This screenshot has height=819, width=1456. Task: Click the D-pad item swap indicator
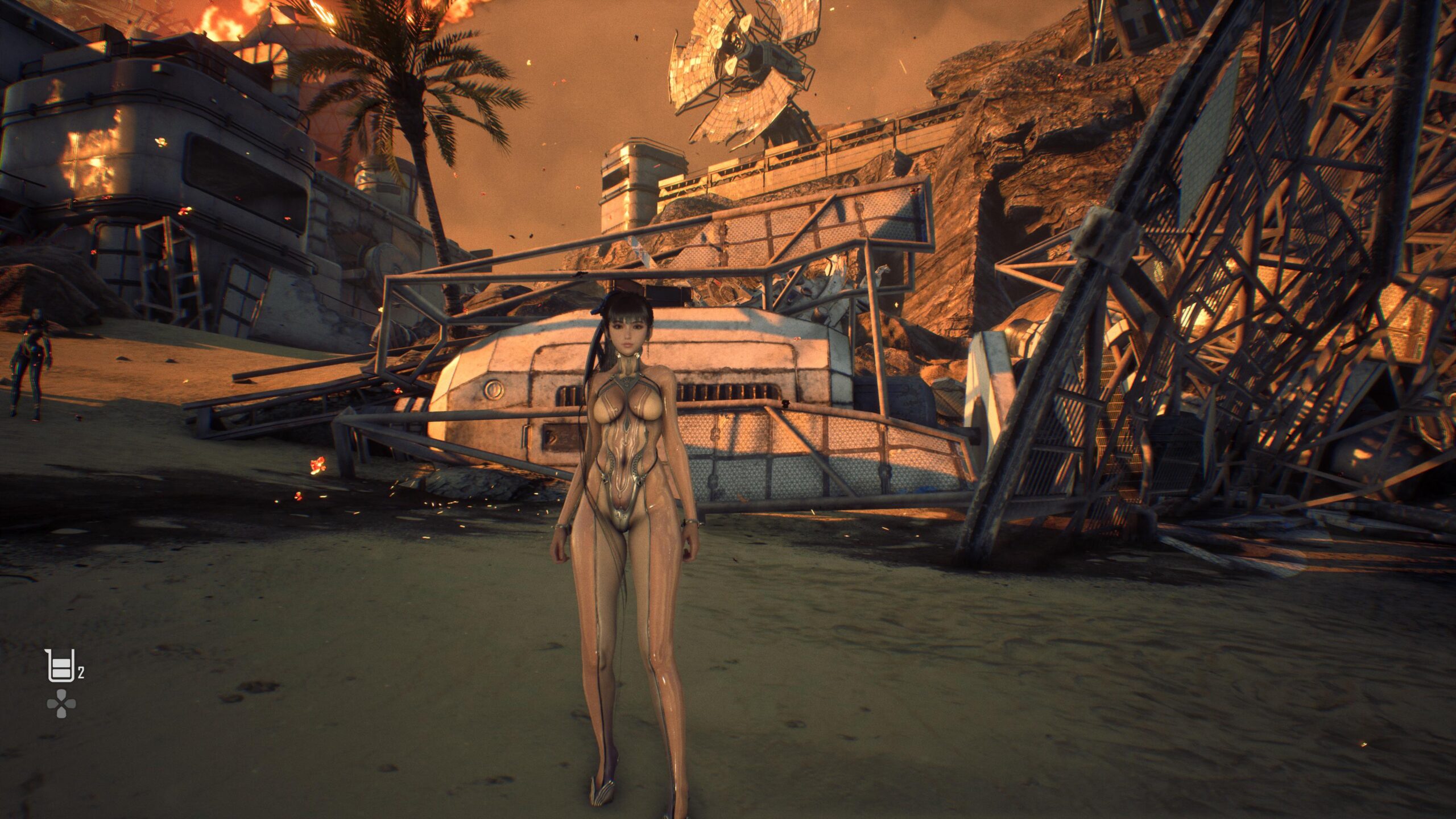pyautogui.click(x=60, y=705)
